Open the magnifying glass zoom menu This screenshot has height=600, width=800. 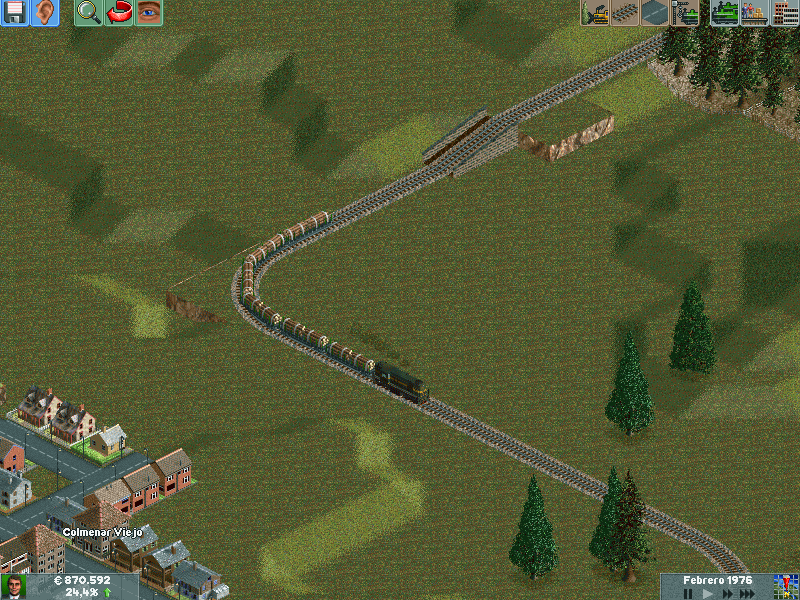(x=89, y=13)
